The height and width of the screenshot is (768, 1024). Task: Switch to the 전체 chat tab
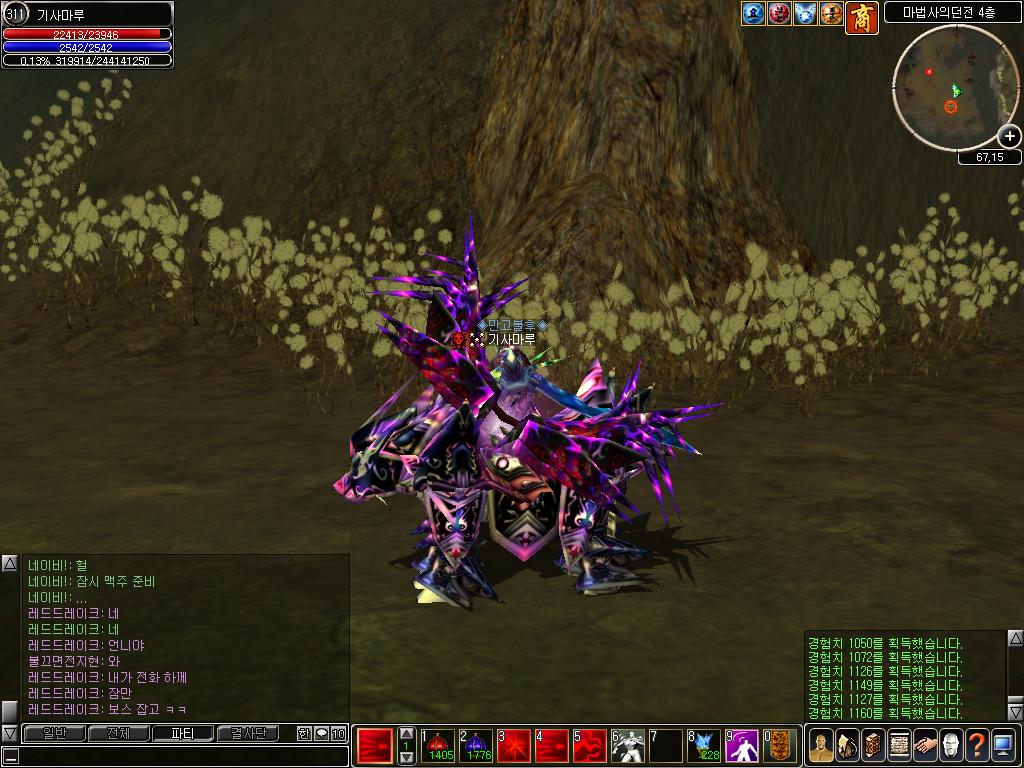click(x=118, y=733)
